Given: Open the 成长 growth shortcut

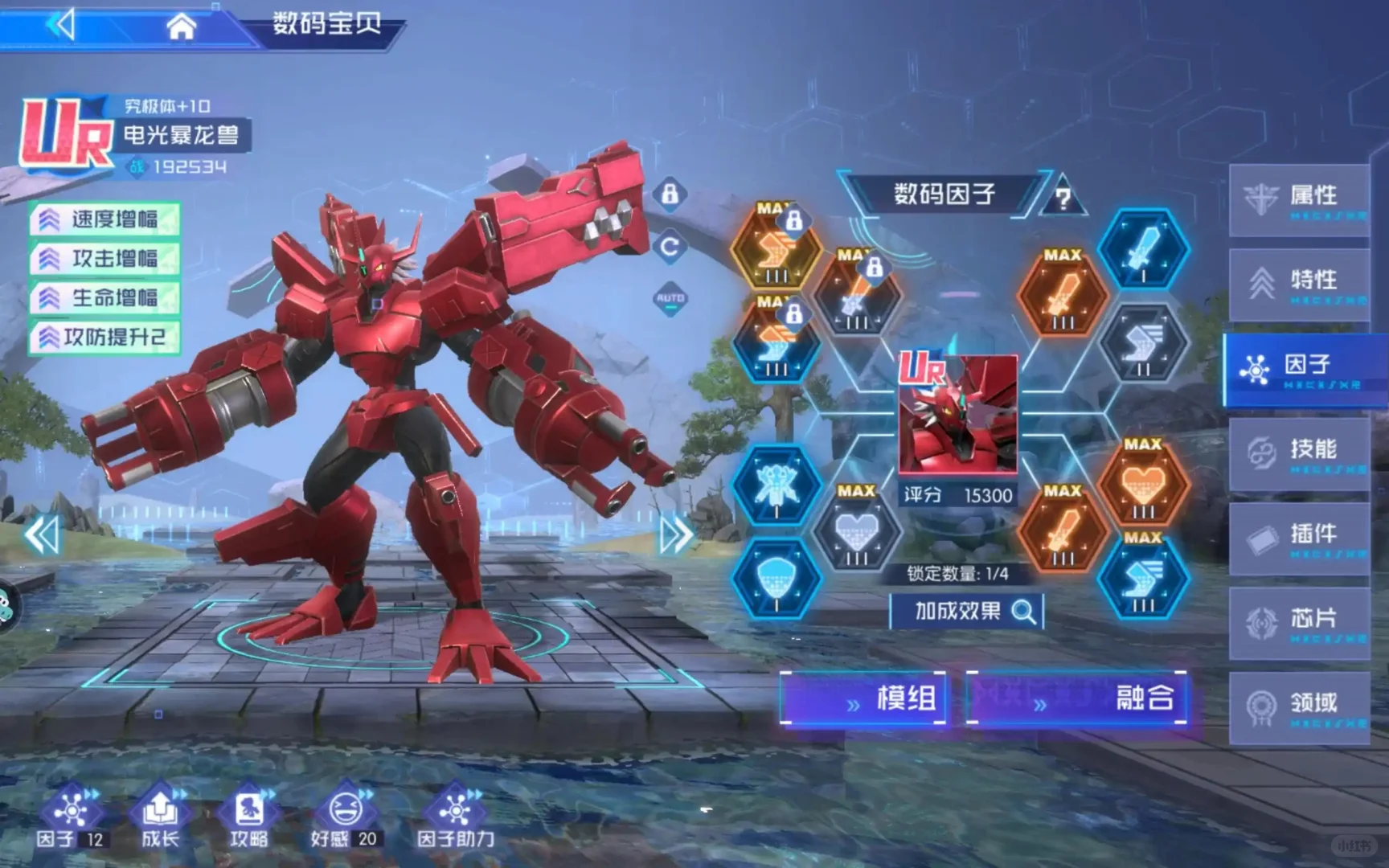Looking at the screenshot, I should pyautogui.click(x=161, y=817).
